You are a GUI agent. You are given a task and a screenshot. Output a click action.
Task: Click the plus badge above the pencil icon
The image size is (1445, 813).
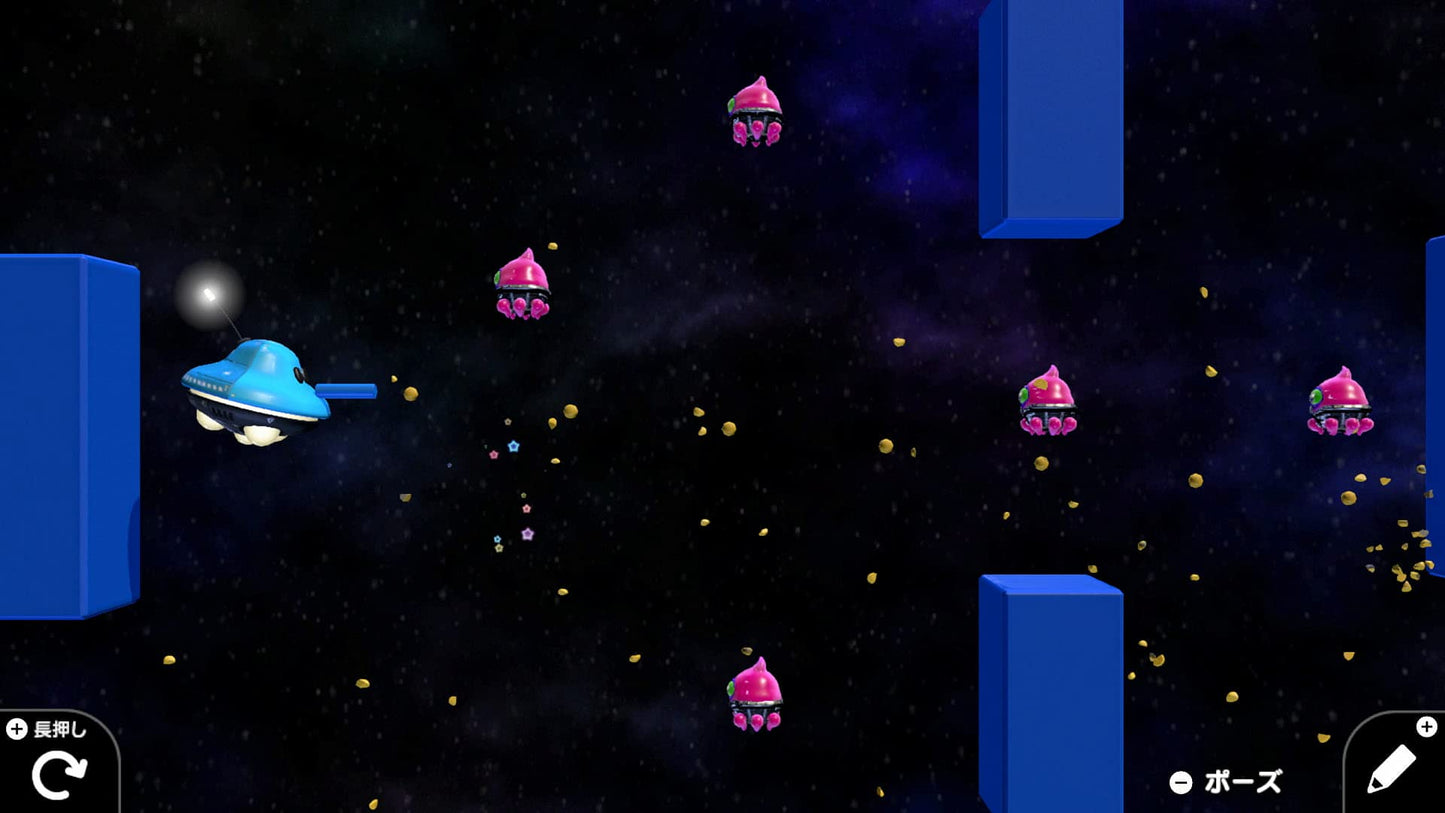[x=1425, y=727]
